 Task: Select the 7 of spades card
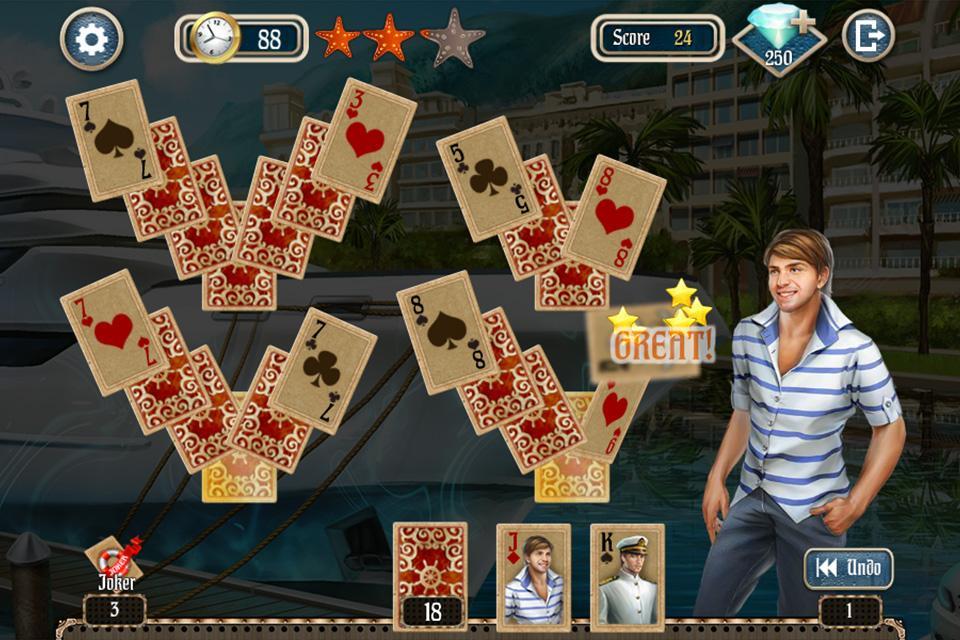[x=112, y=138]
